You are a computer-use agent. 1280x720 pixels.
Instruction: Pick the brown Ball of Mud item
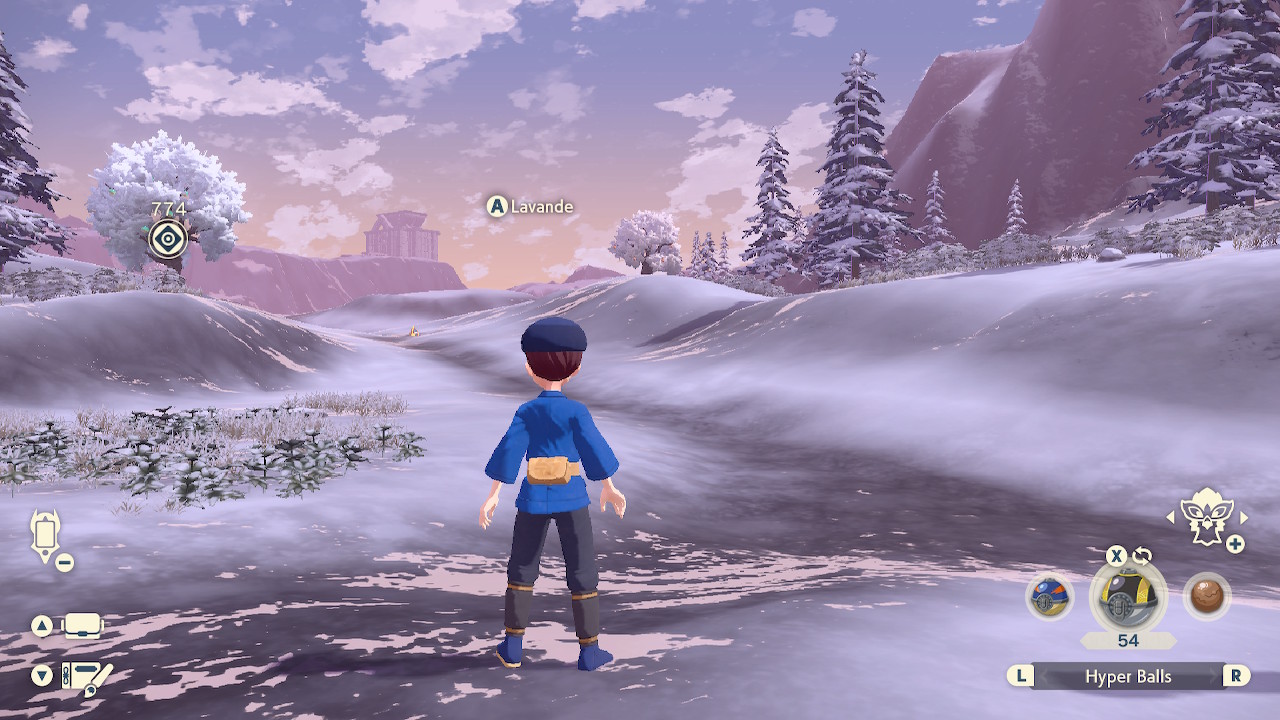coord(1207,597)
